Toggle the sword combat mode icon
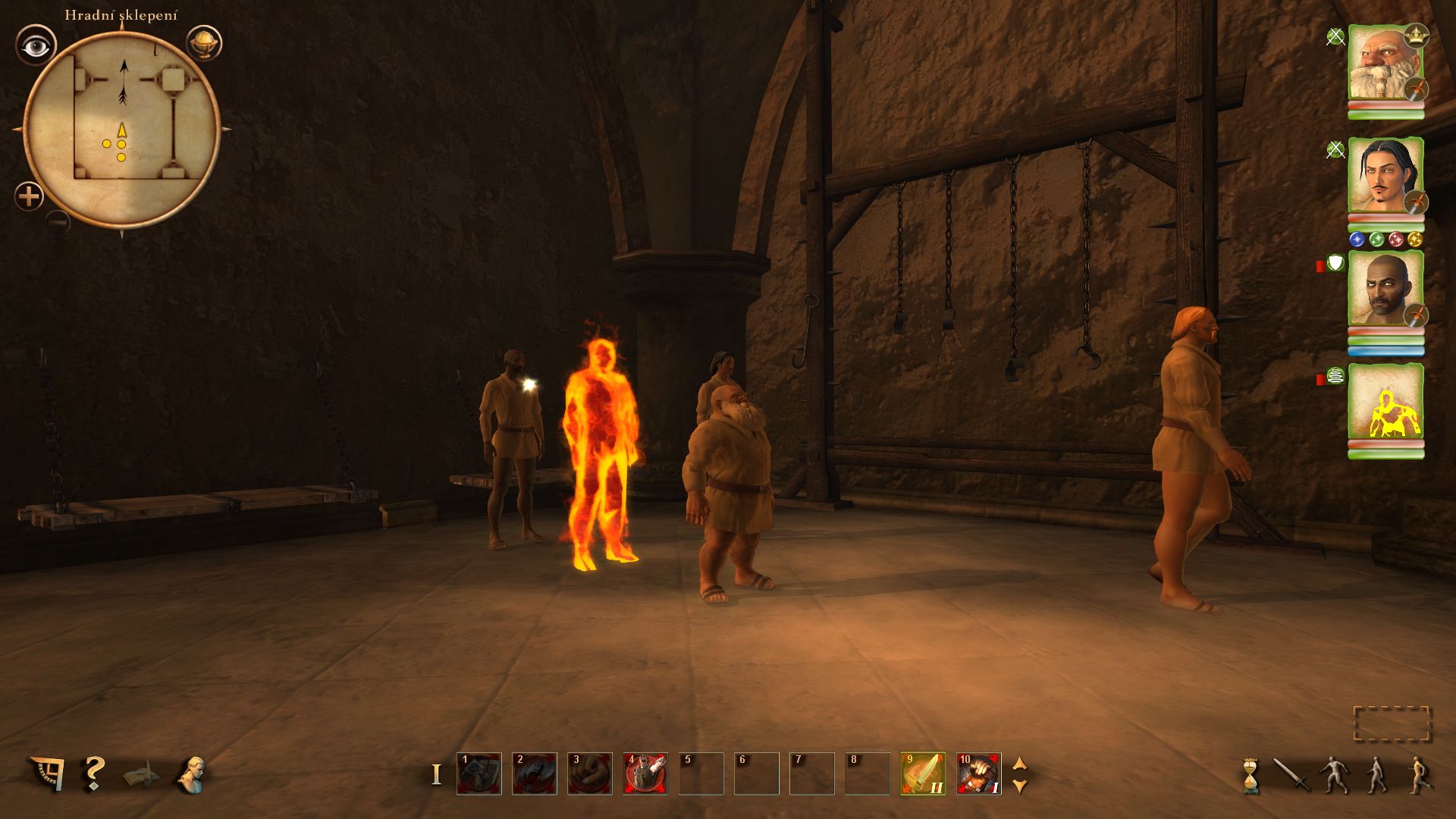 click(x=1291, y=774)
